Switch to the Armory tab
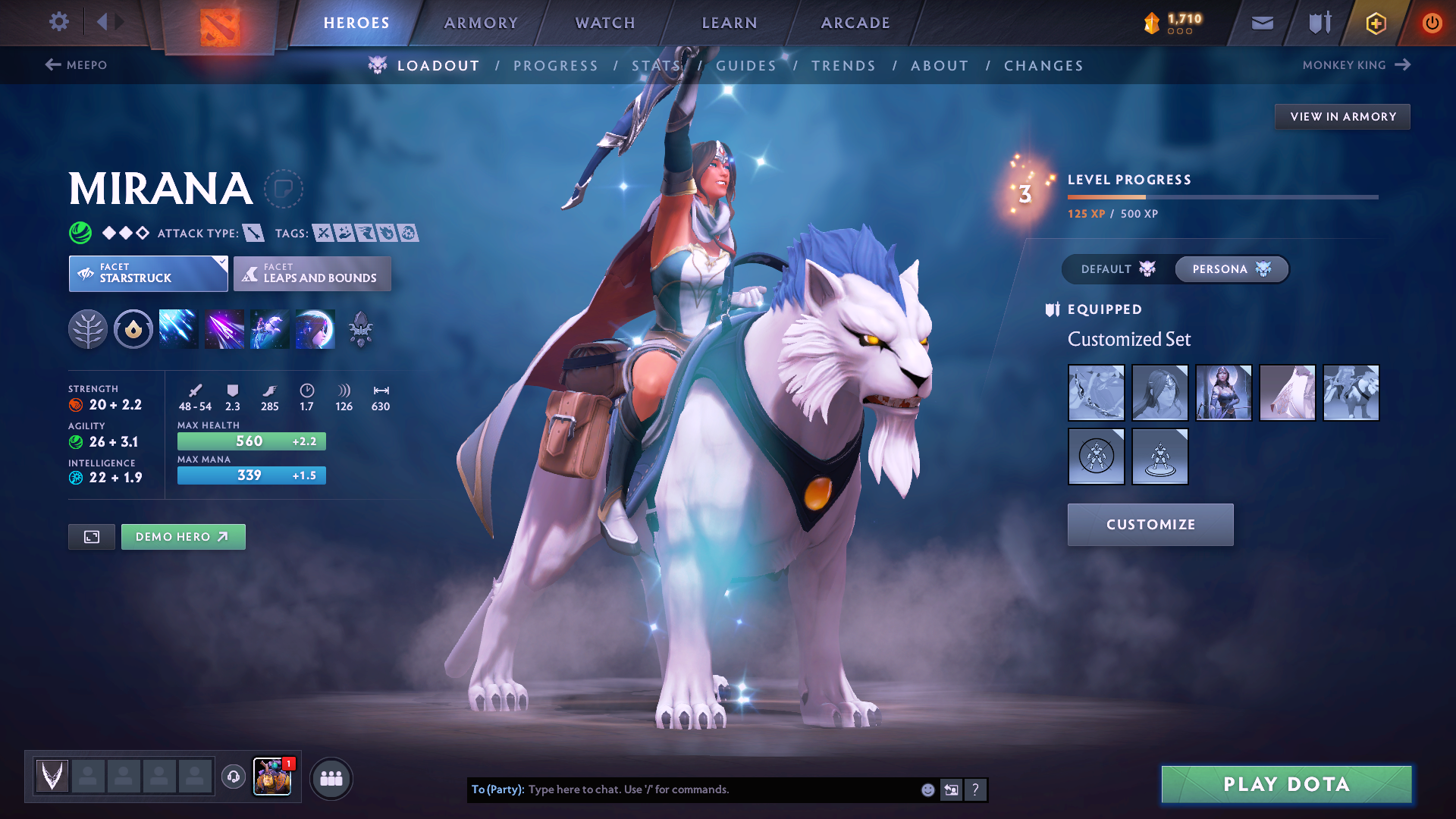This screenshot has width=1456, height=819. (x=481, y=23)
